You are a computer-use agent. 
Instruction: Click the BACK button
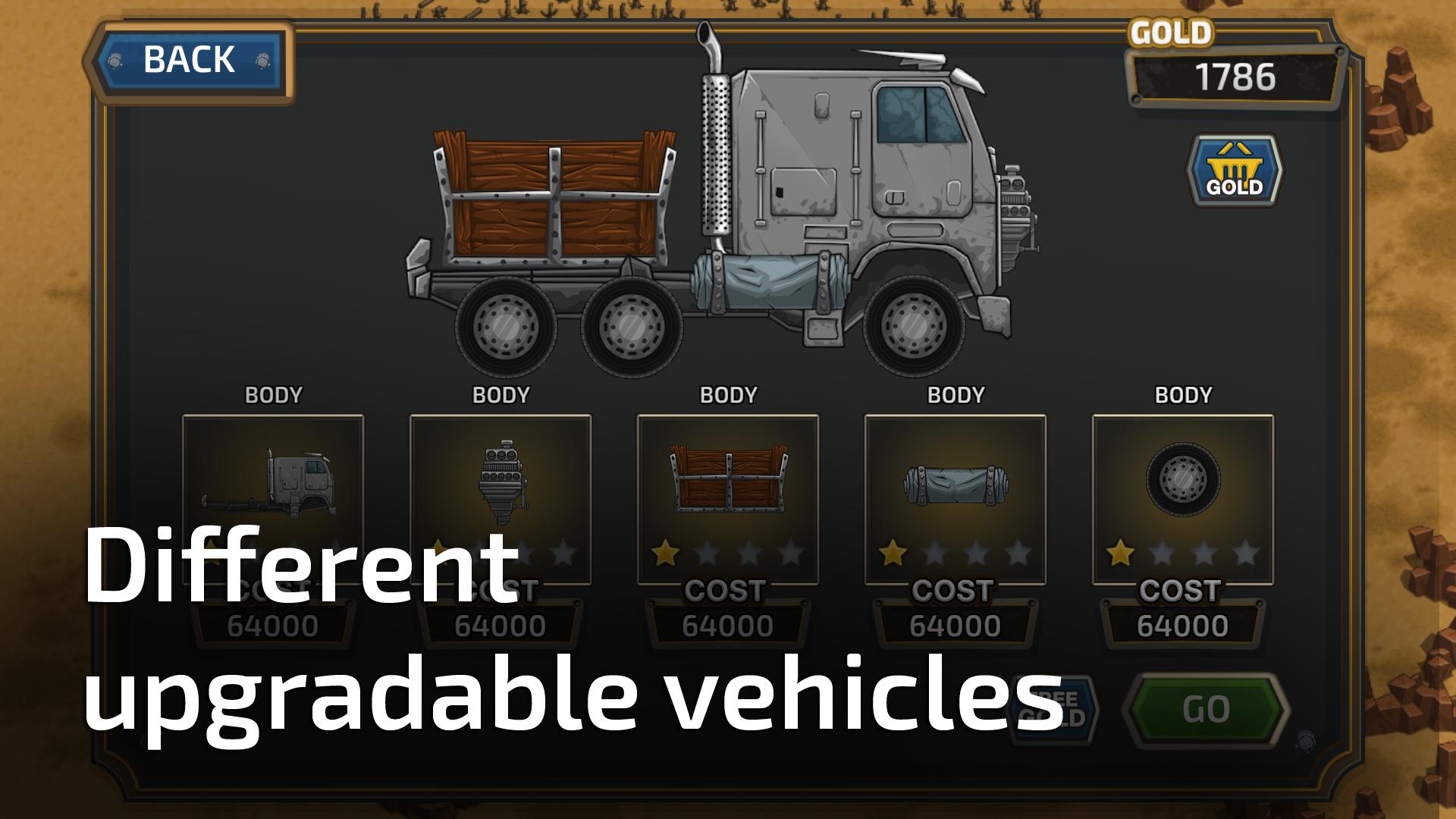(188, 59)
